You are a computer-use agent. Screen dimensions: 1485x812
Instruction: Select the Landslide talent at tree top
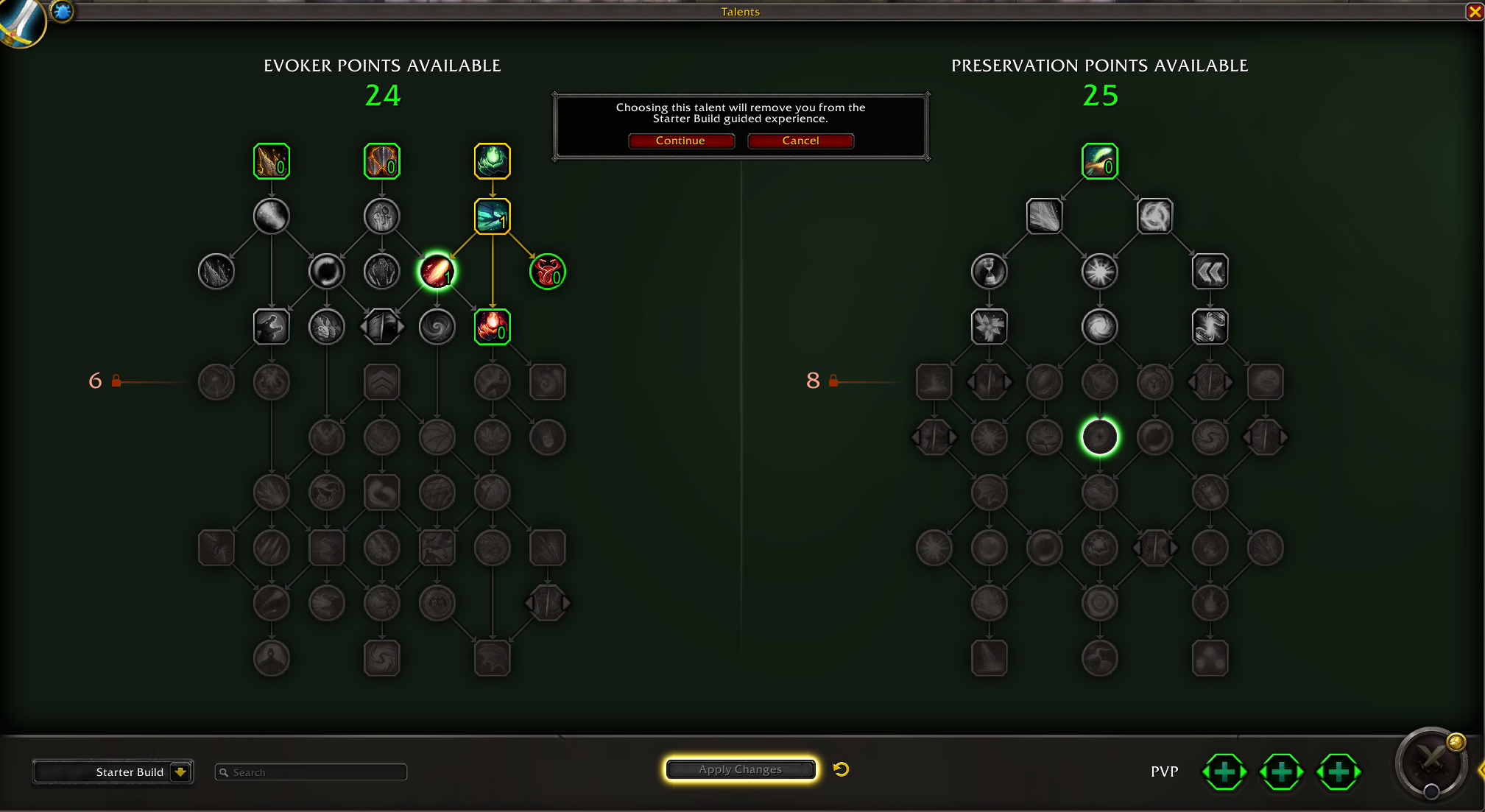click(x=272, y=161)
